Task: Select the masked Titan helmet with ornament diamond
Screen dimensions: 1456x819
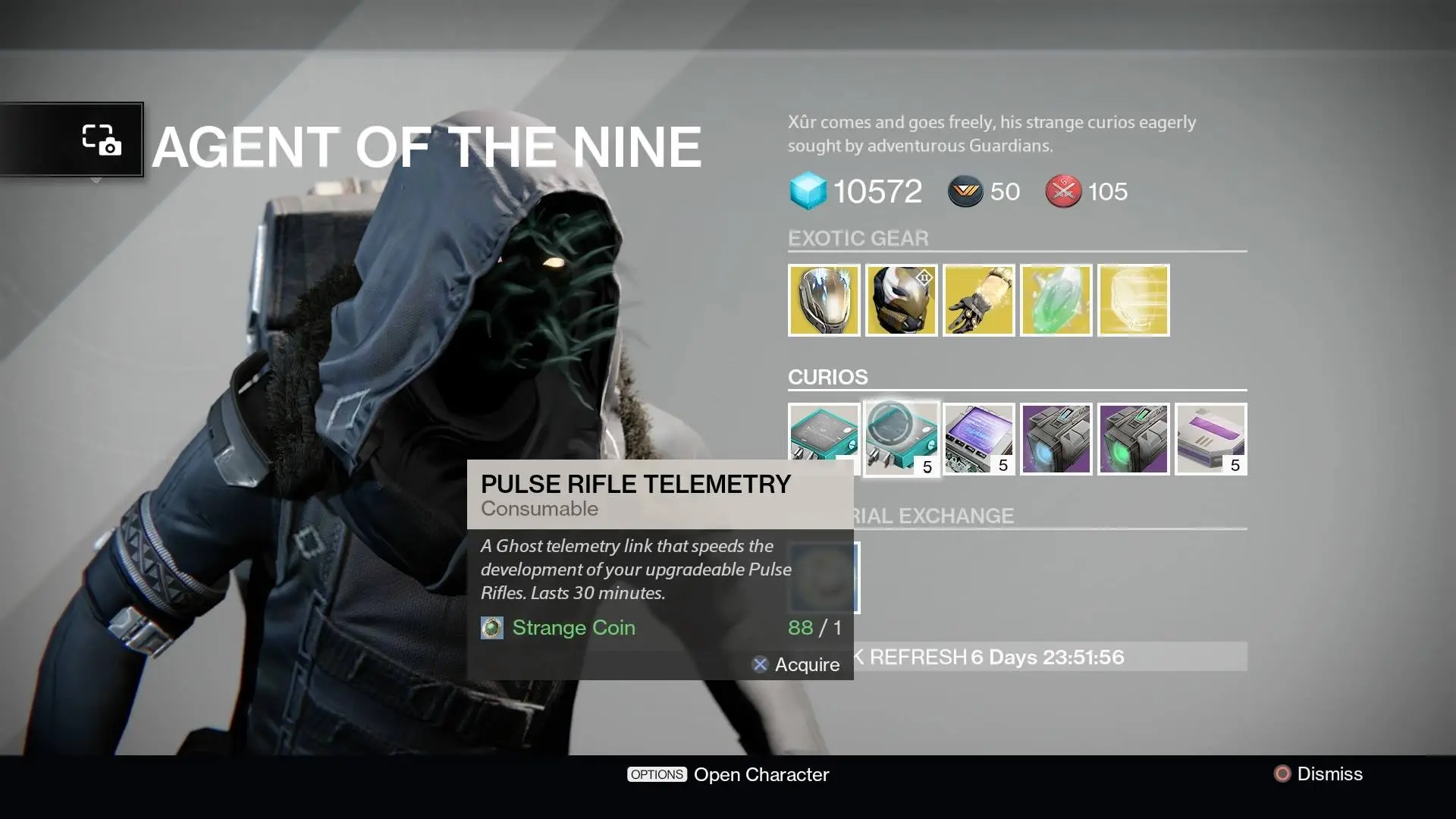Action: point(901,300)
